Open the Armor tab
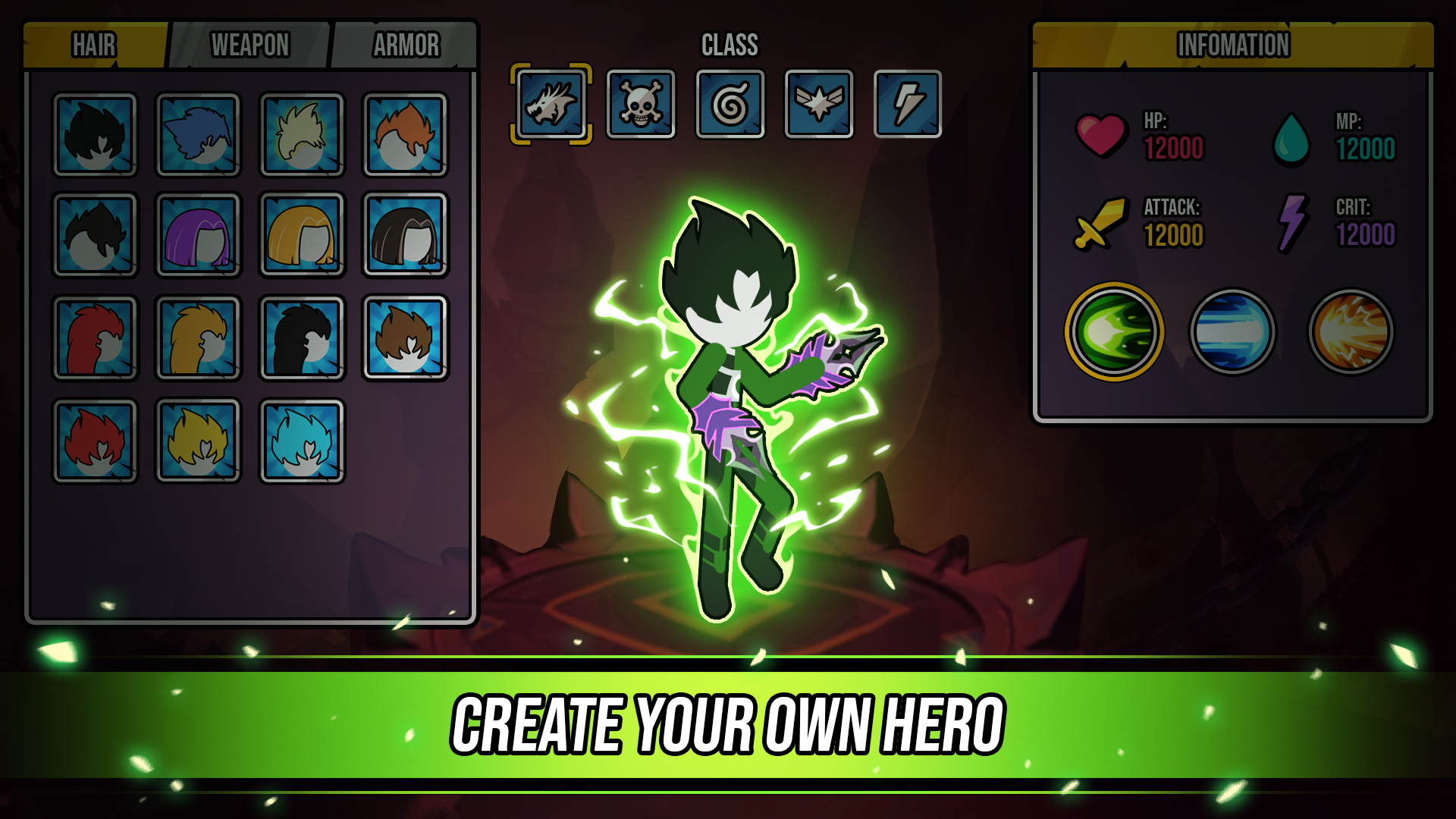 [406, 44]
